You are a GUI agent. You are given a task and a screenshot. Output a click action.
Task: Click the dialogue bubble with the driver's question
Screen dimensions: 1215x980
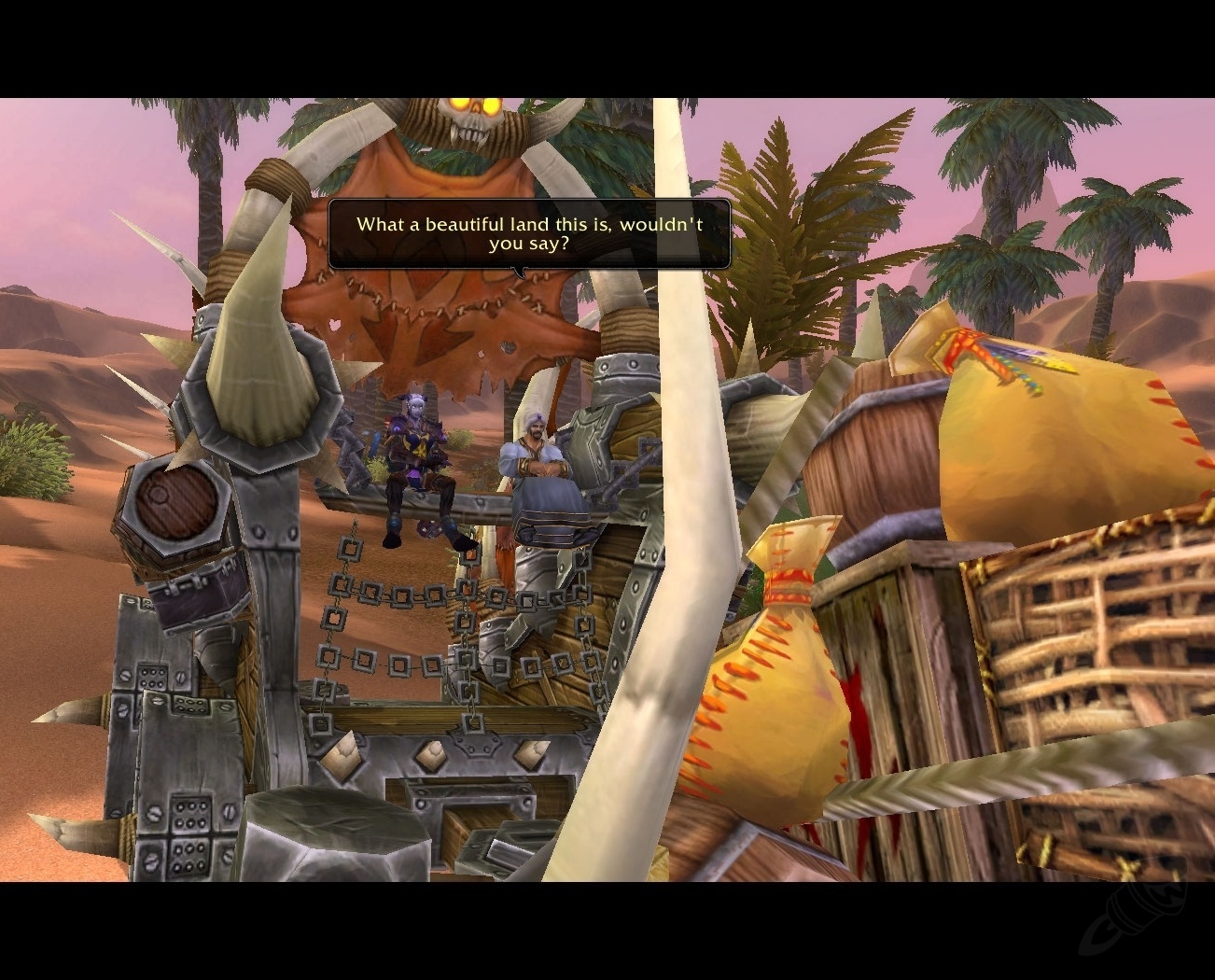click(x=528, y=233)
